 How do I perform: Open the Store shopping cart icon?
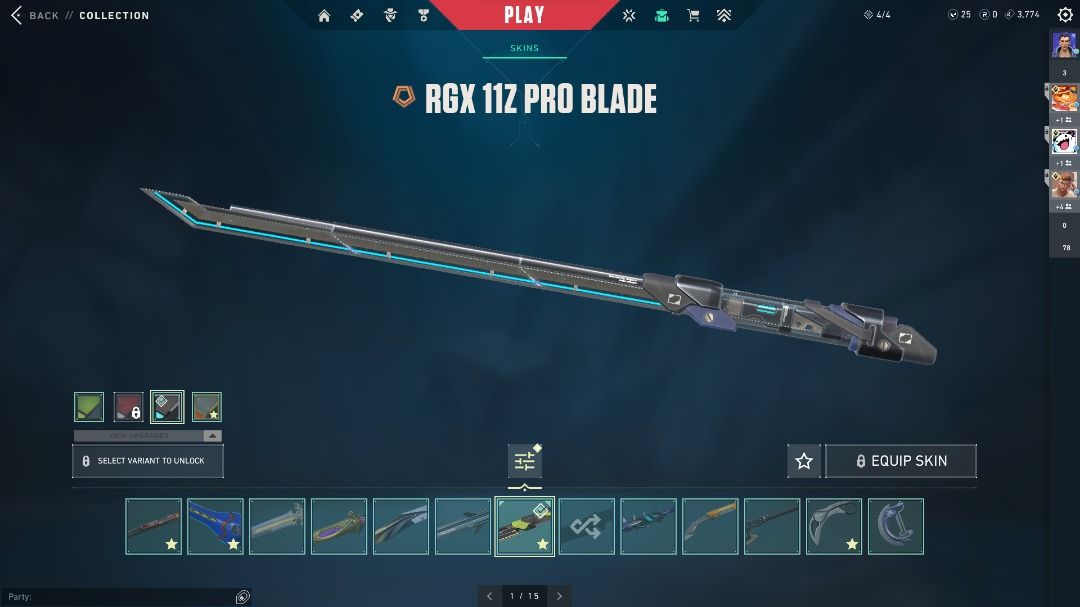(x=692, y=15)
